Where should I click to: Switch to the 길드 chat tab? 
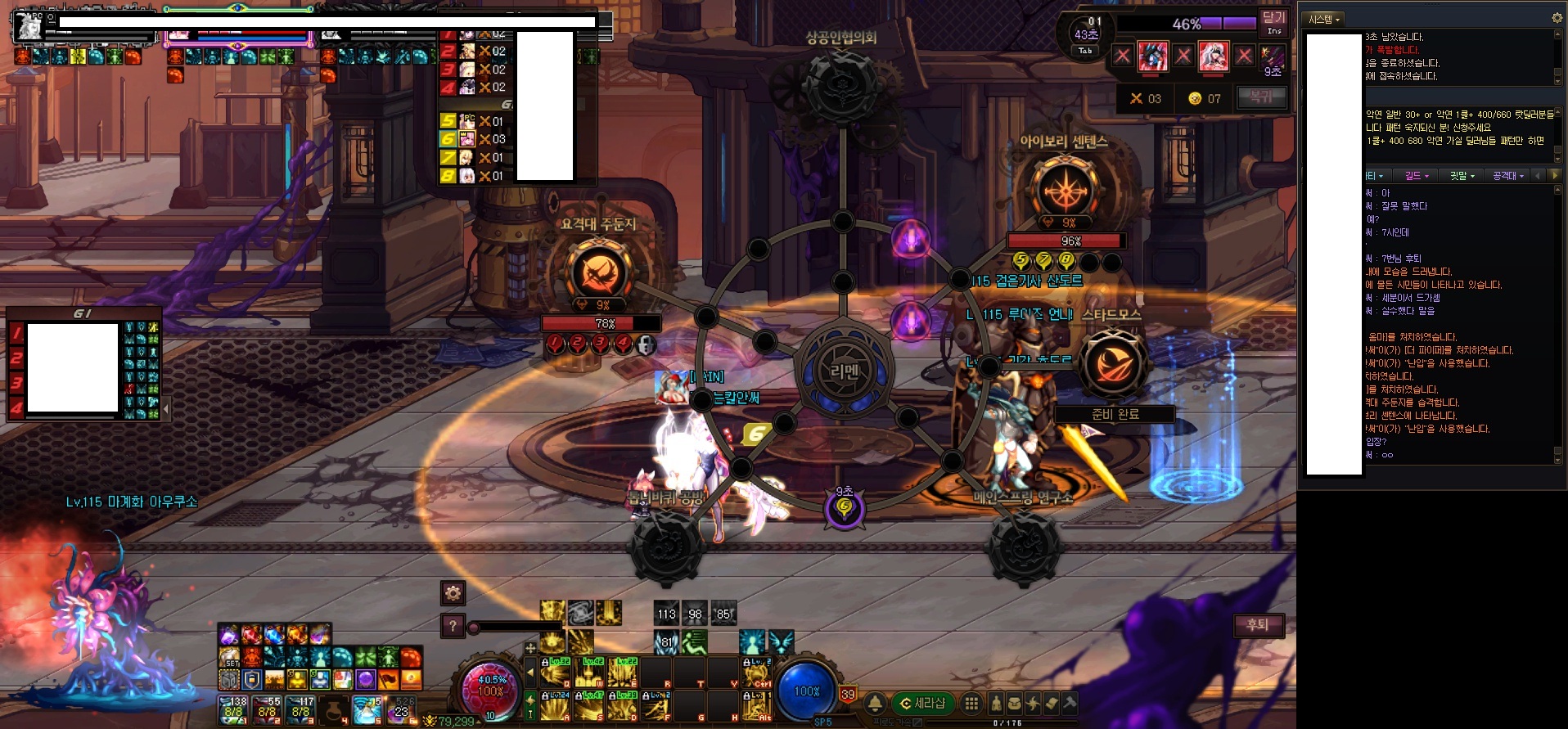click(1417, 176)
